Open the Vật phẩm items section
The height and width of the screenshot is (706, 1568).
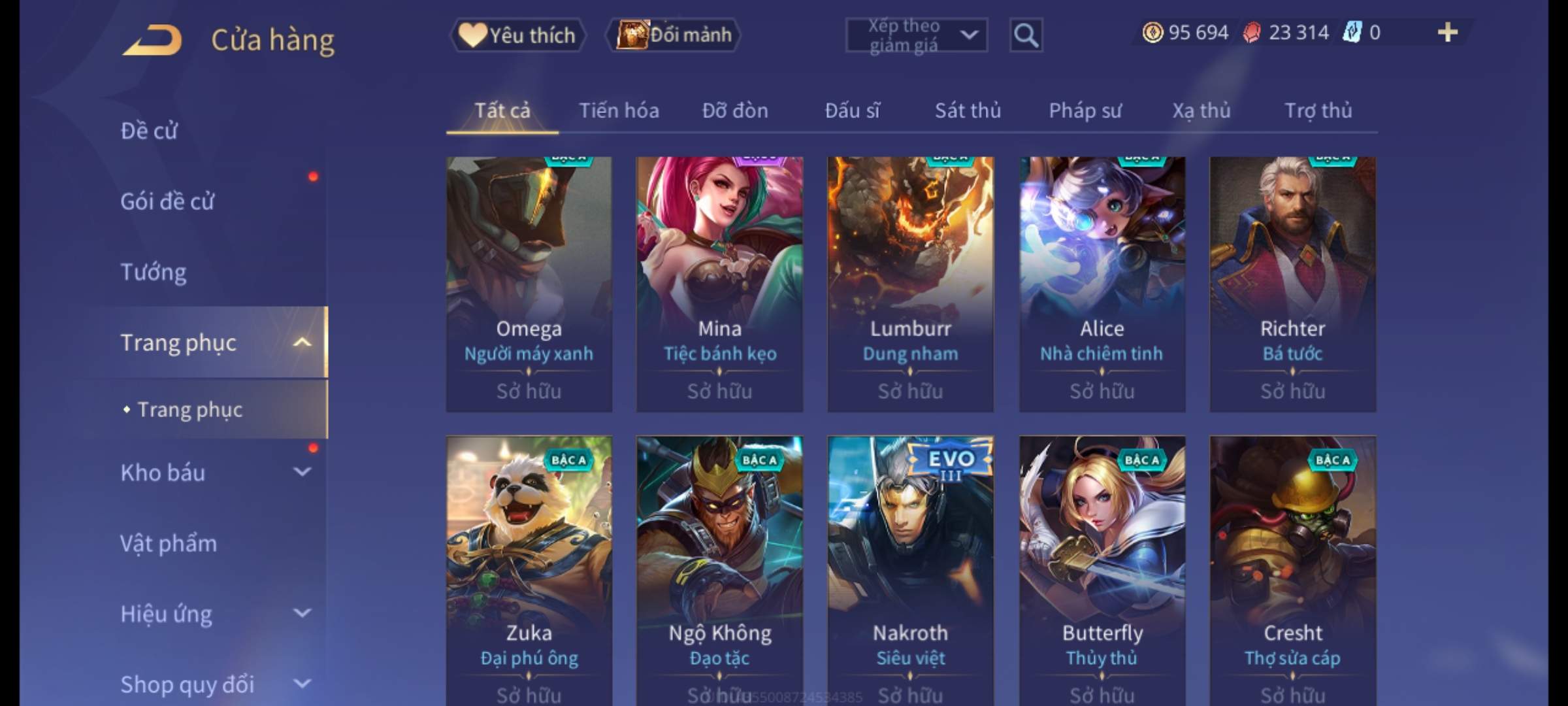(x=169, y=544)
